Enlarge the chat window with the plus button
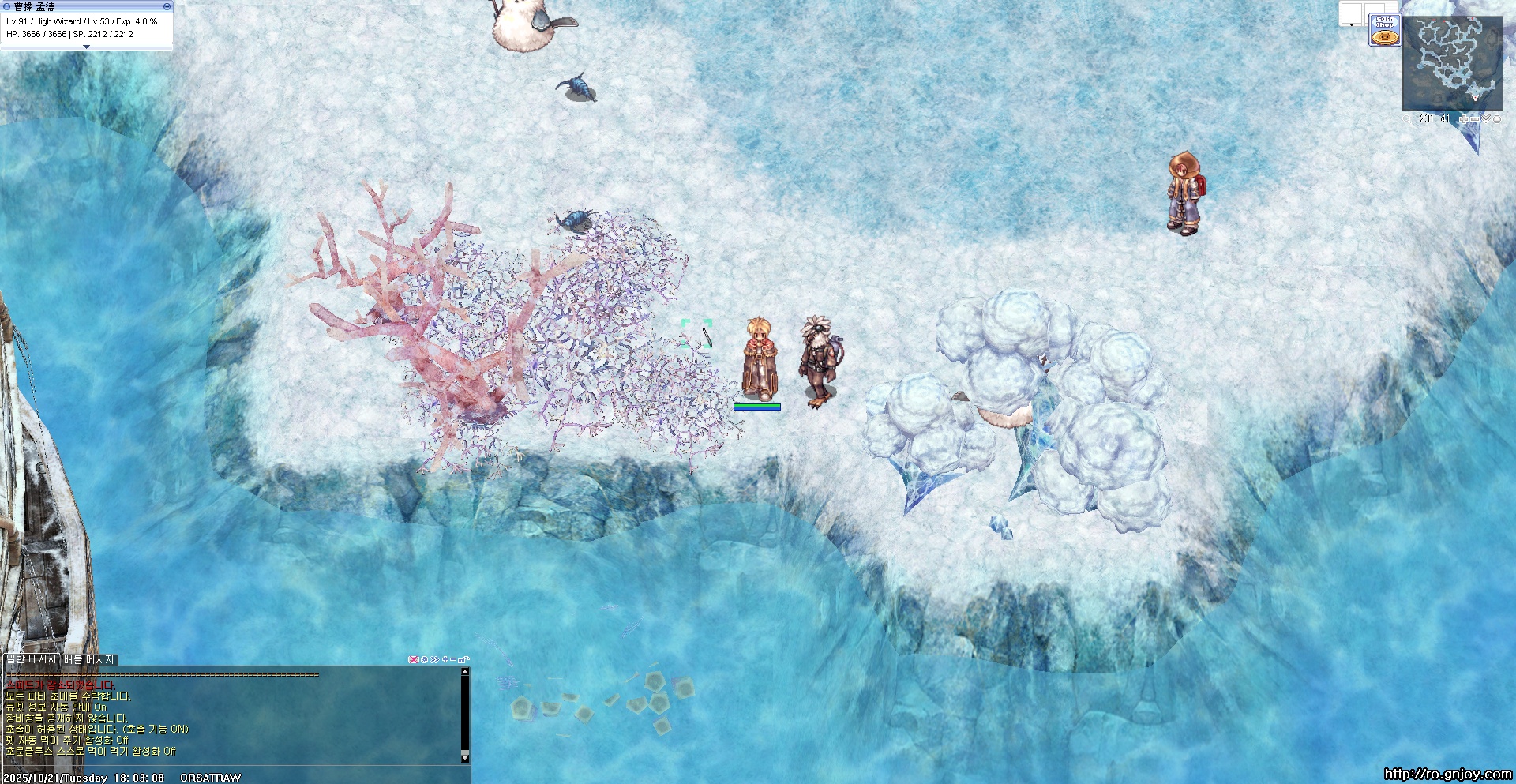 click(445, 659)
